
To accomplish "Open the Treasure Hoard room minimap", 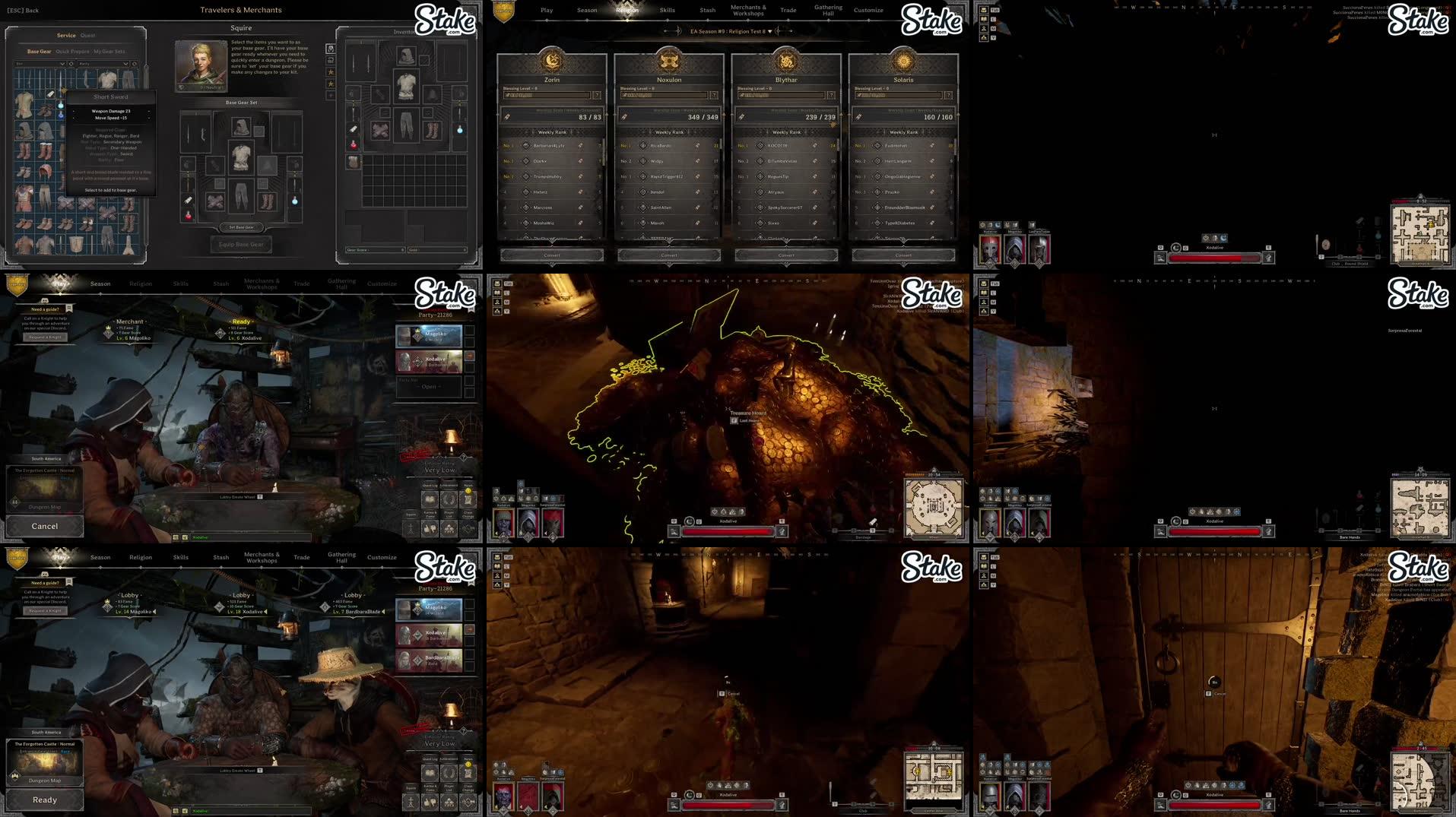I will pyautogui.click(x=934, y=508).
